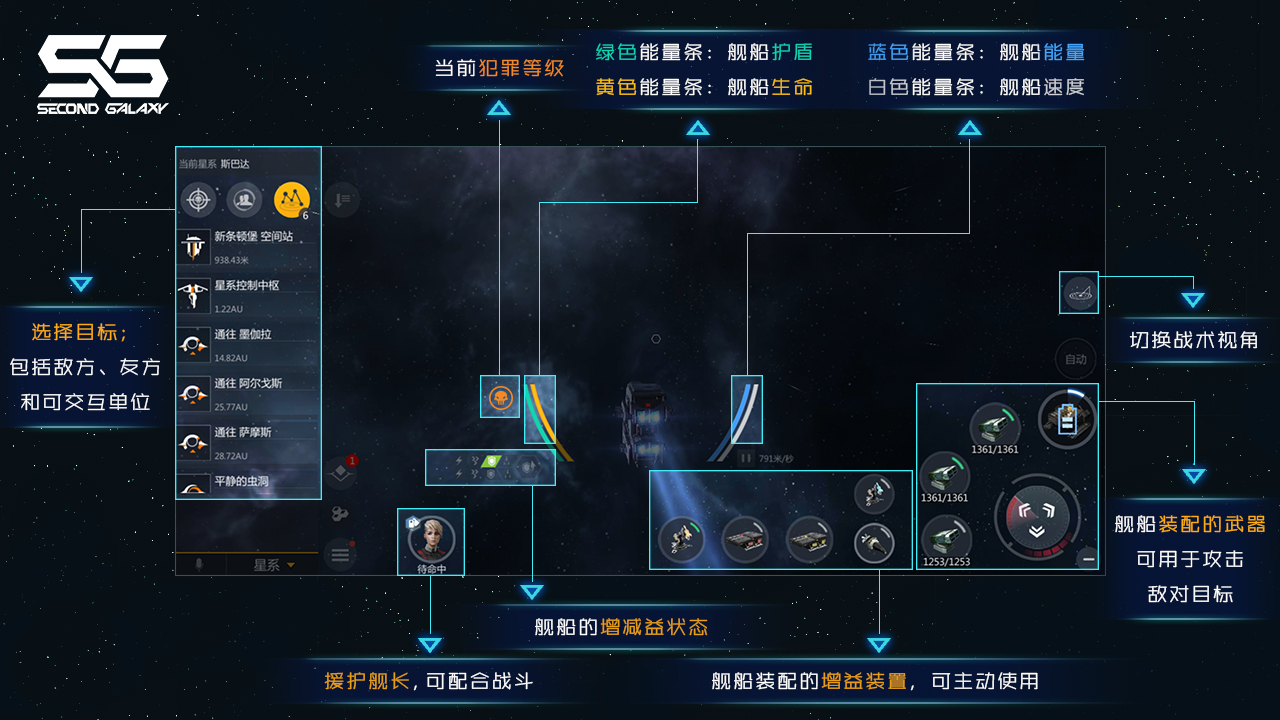Switch to tactical view with radar icon
Screen dimensions: 1280x720
(x=1080, y=293)
